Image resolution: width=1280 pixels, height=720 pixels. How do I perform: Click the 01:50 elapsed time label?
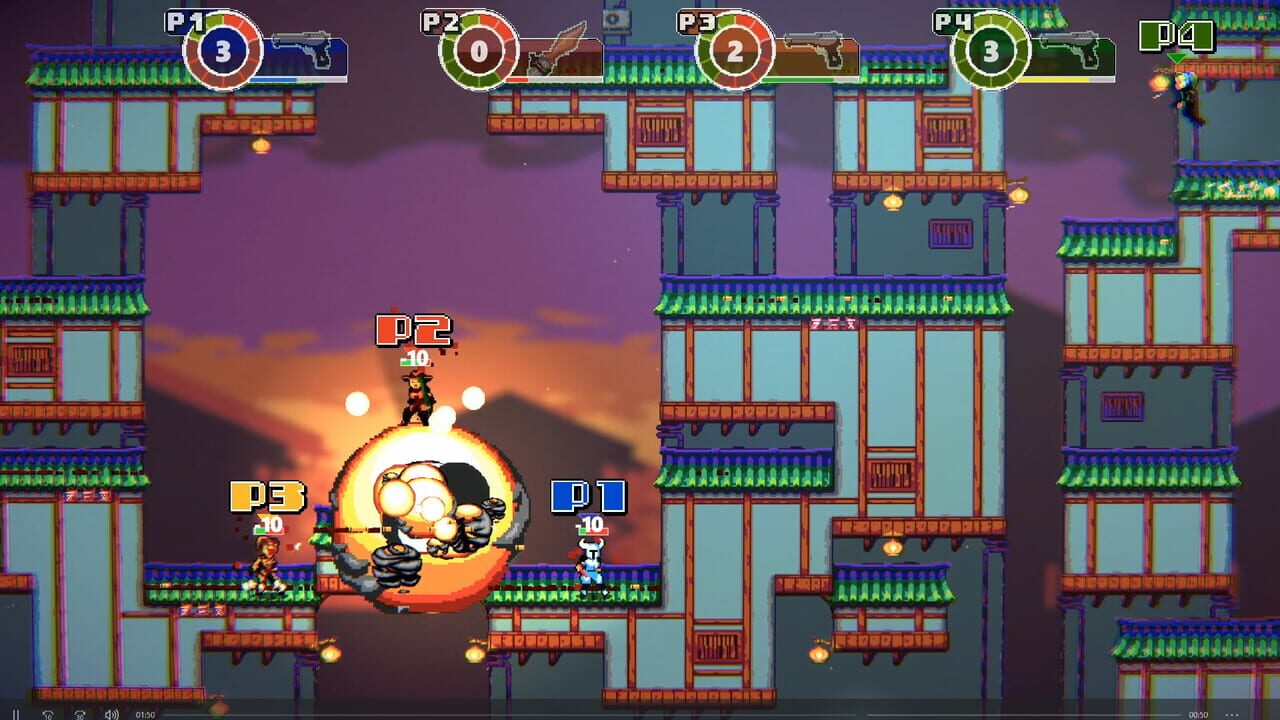(x=145, y=713)
